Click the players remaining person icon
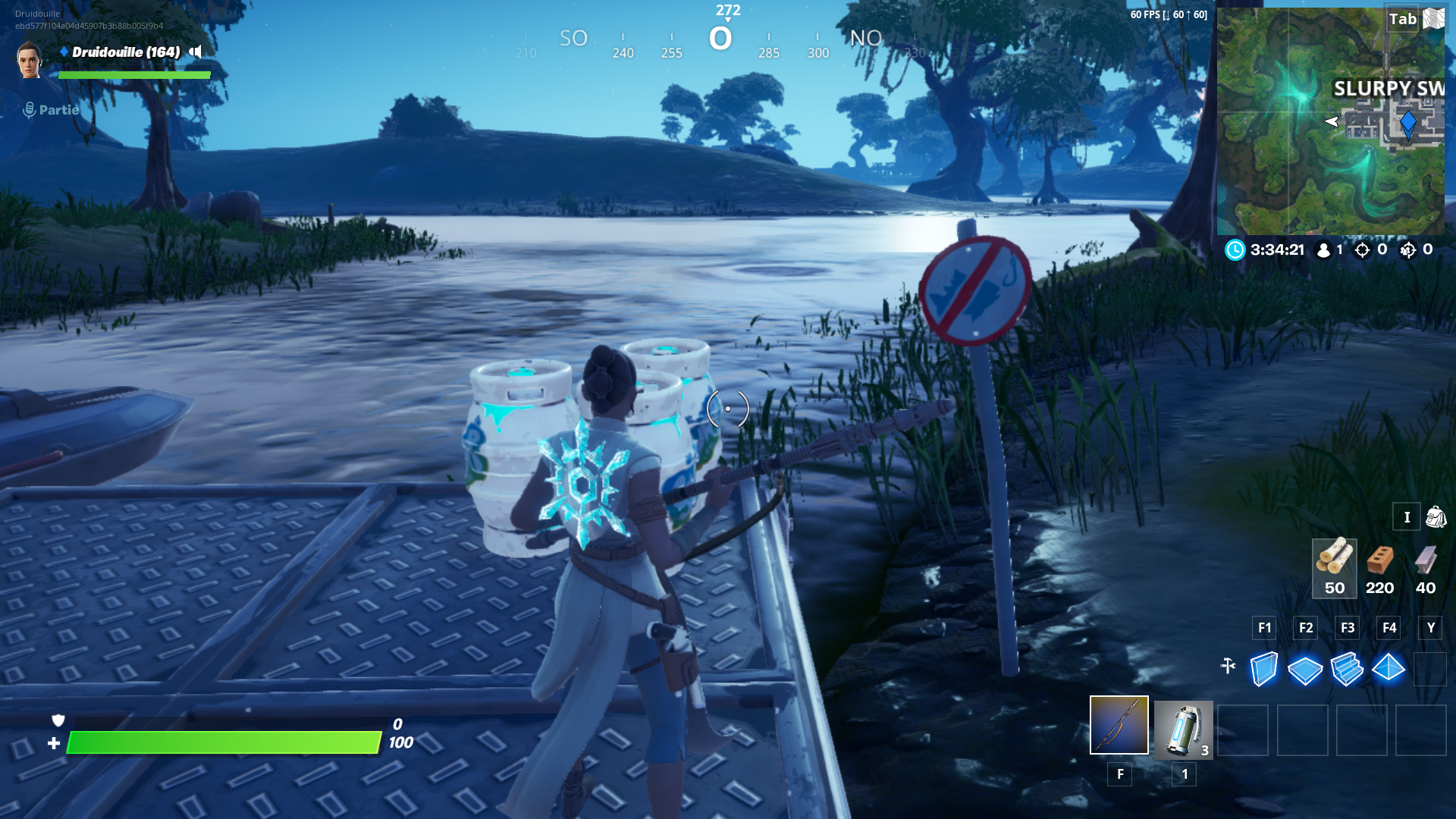 1323,251
